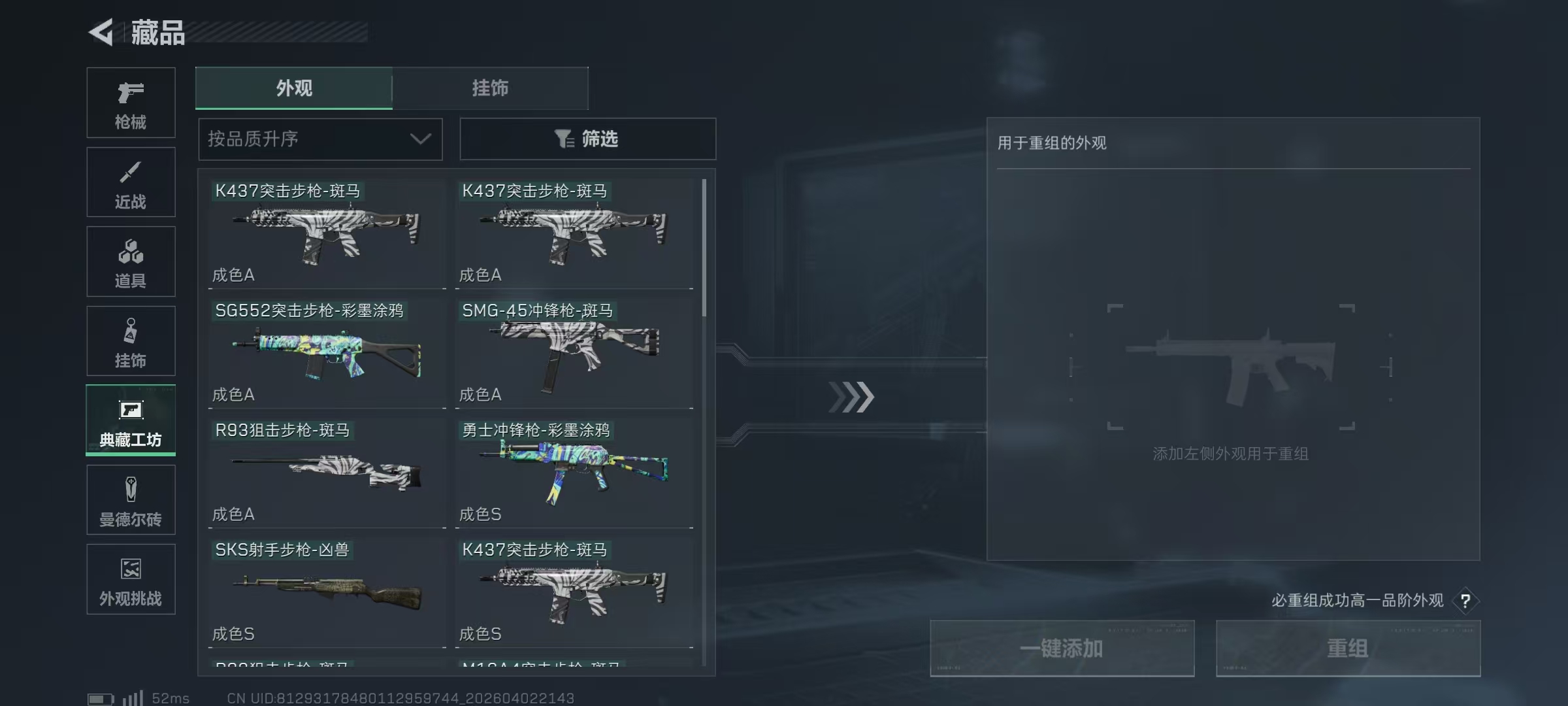
Task: Open the 筛选 filter panel
Action: coord(587,139)
